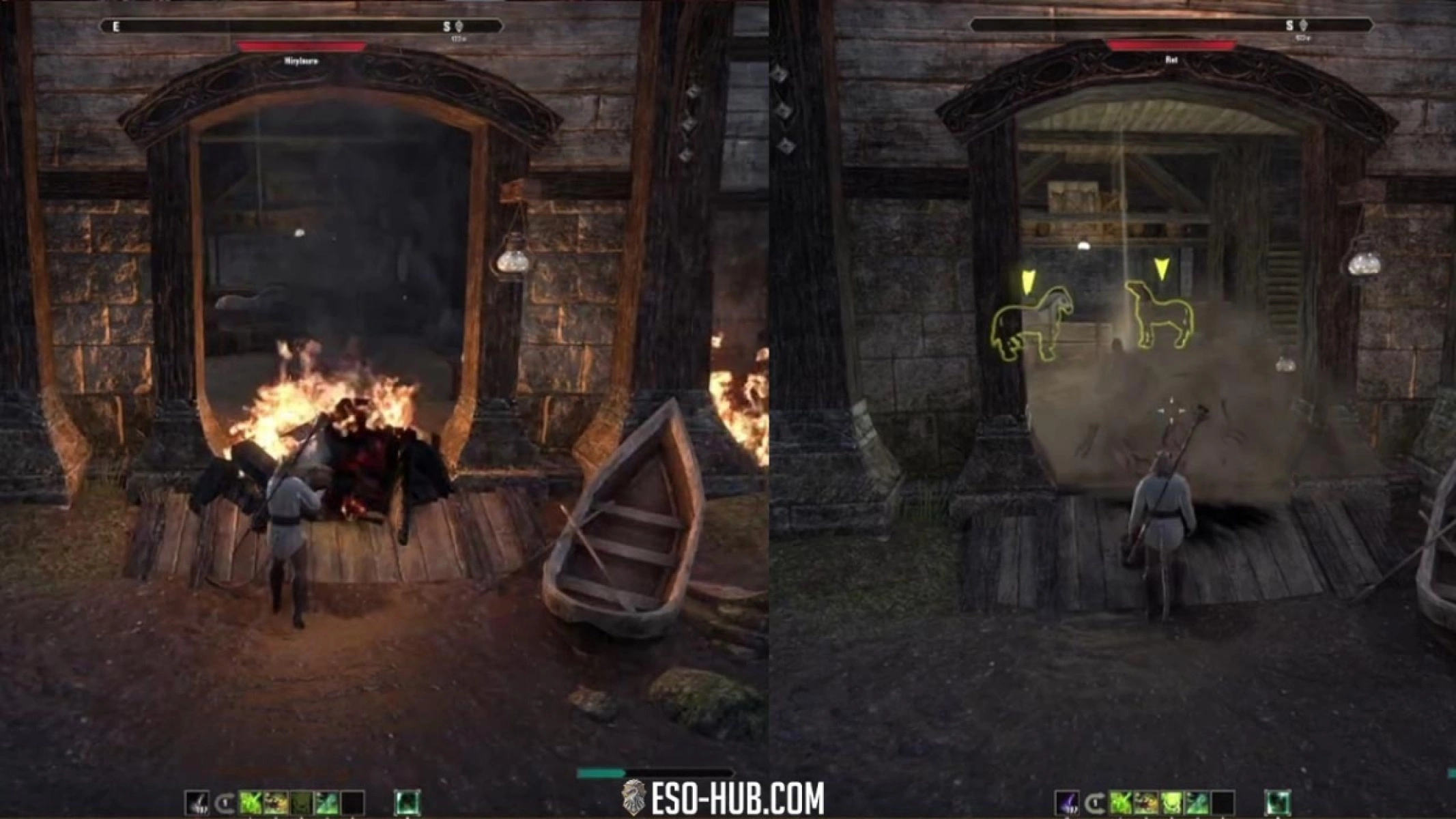Screen dimensions: 1456x819
Task: Select the yellow-green orb ability on the right bar
Action: coord(1173,801)
